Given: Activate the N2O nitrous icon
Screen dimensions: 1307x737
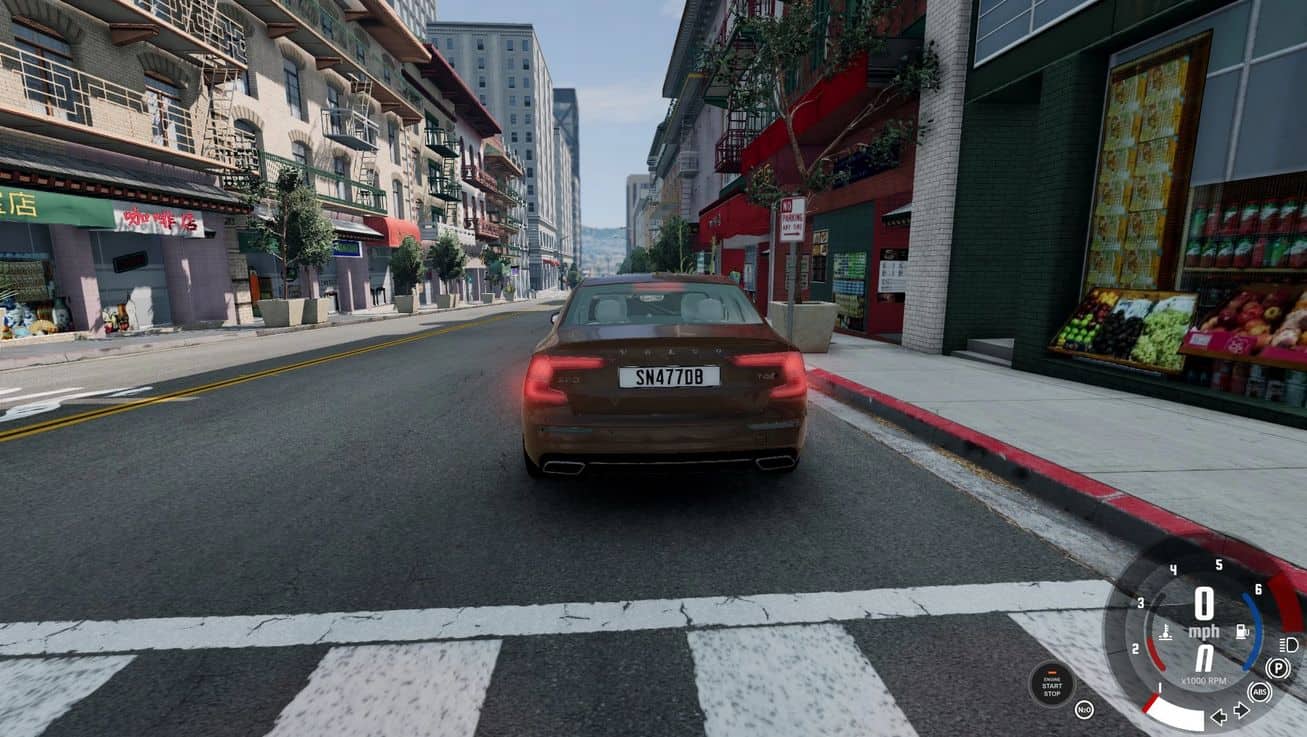Looking at the screenshot, I should tap(1084, 710).
